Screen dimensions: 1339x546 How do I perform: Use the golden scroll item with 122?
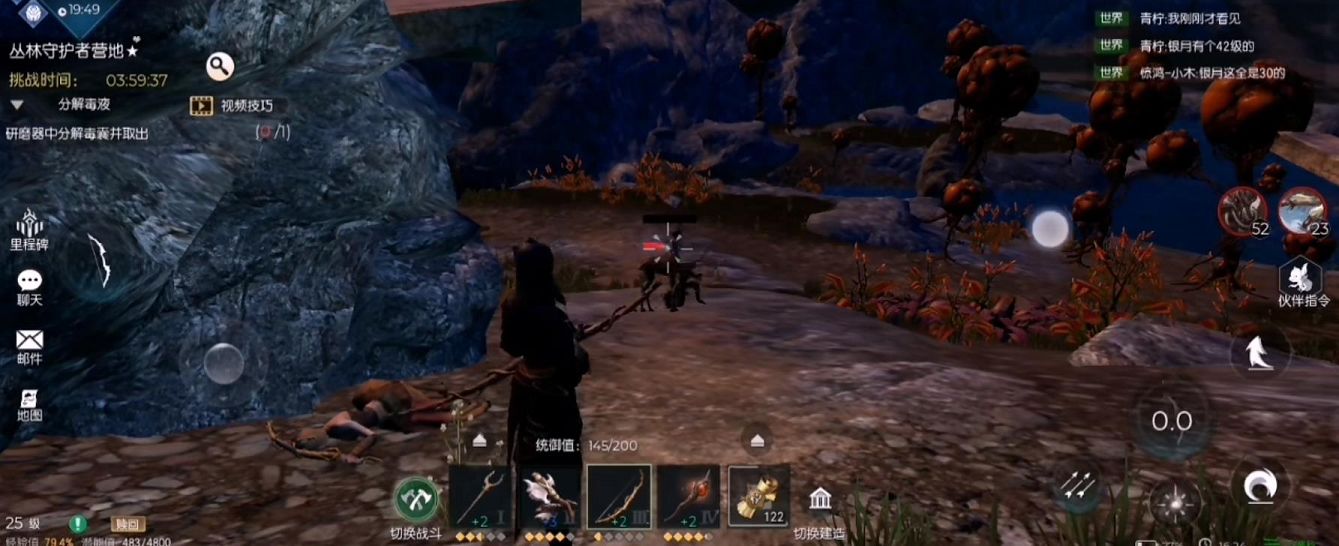[759, 496]
